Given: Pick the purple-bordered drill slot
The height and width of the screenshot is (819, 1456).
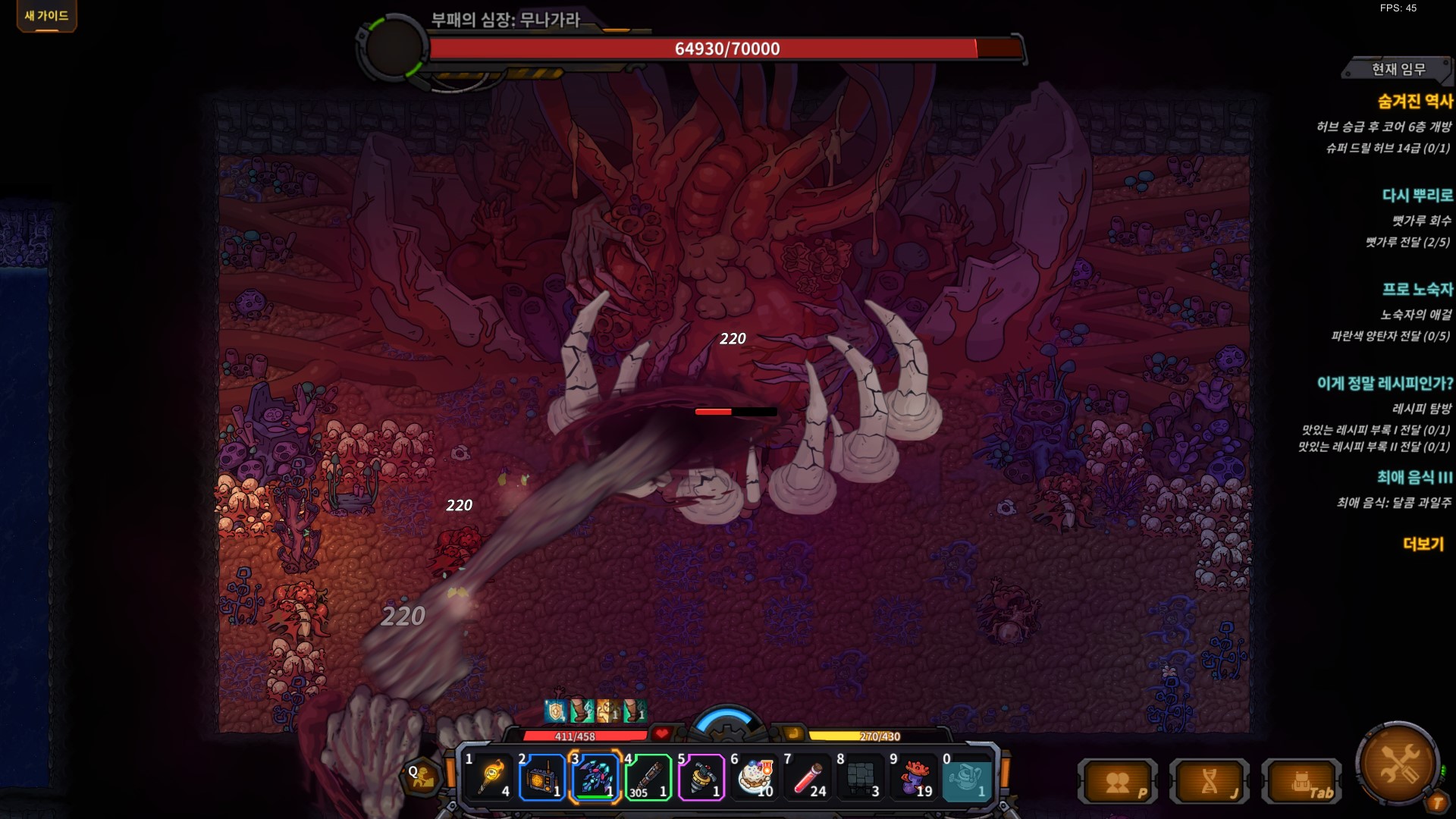Looking at the screenshot, I should [701, 777].
